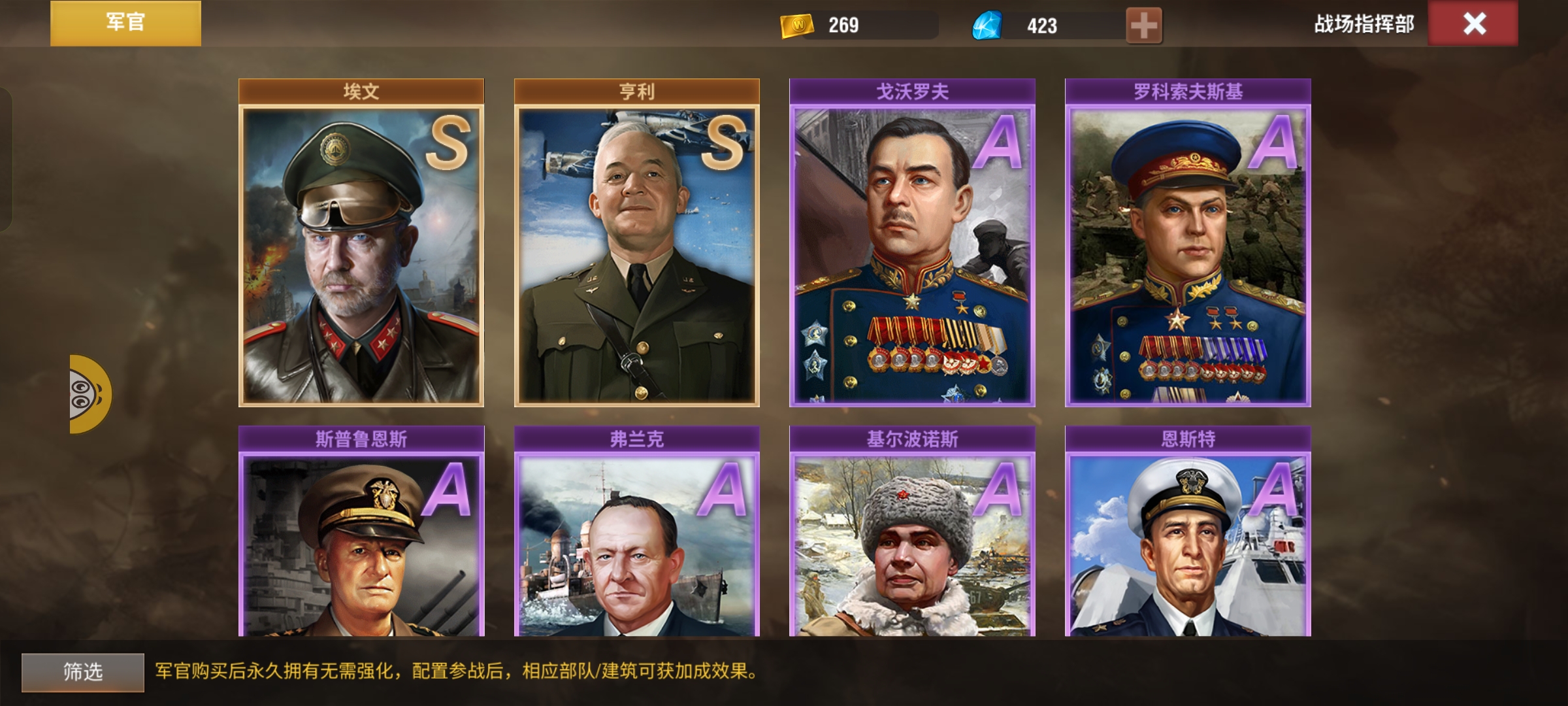
Task: Add more blue diamonds with plus button
Action: click(1143, 25)
